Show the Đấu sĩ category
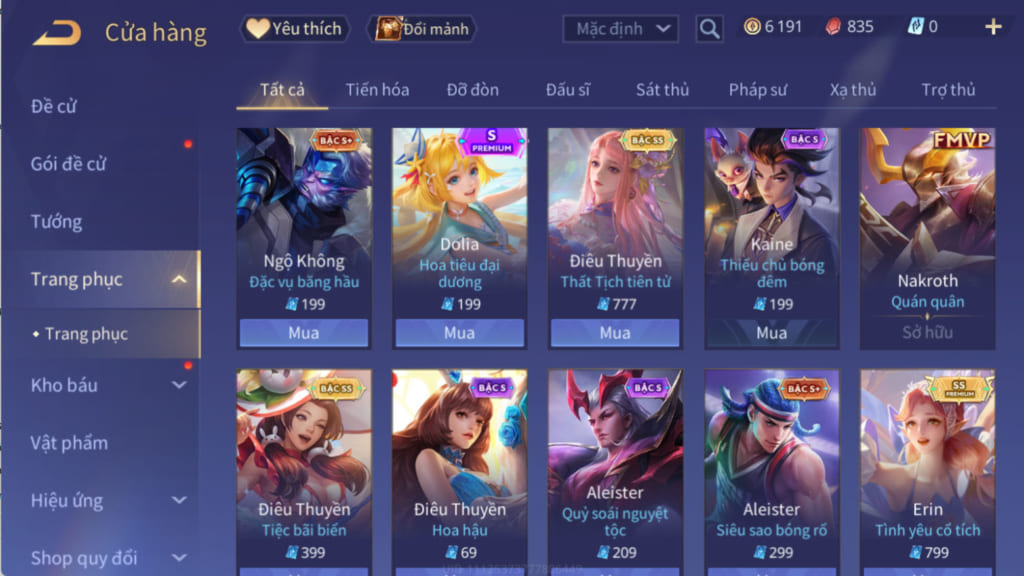The width and height of the screenshot is (1024, 576). pos(567,90)
